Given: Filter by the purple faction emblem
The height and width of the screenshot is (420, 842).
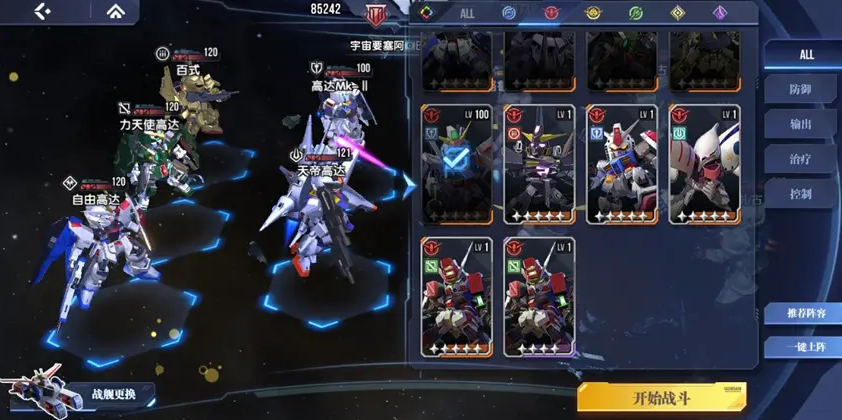Looking at the screenshot, I should coord(719,13).
